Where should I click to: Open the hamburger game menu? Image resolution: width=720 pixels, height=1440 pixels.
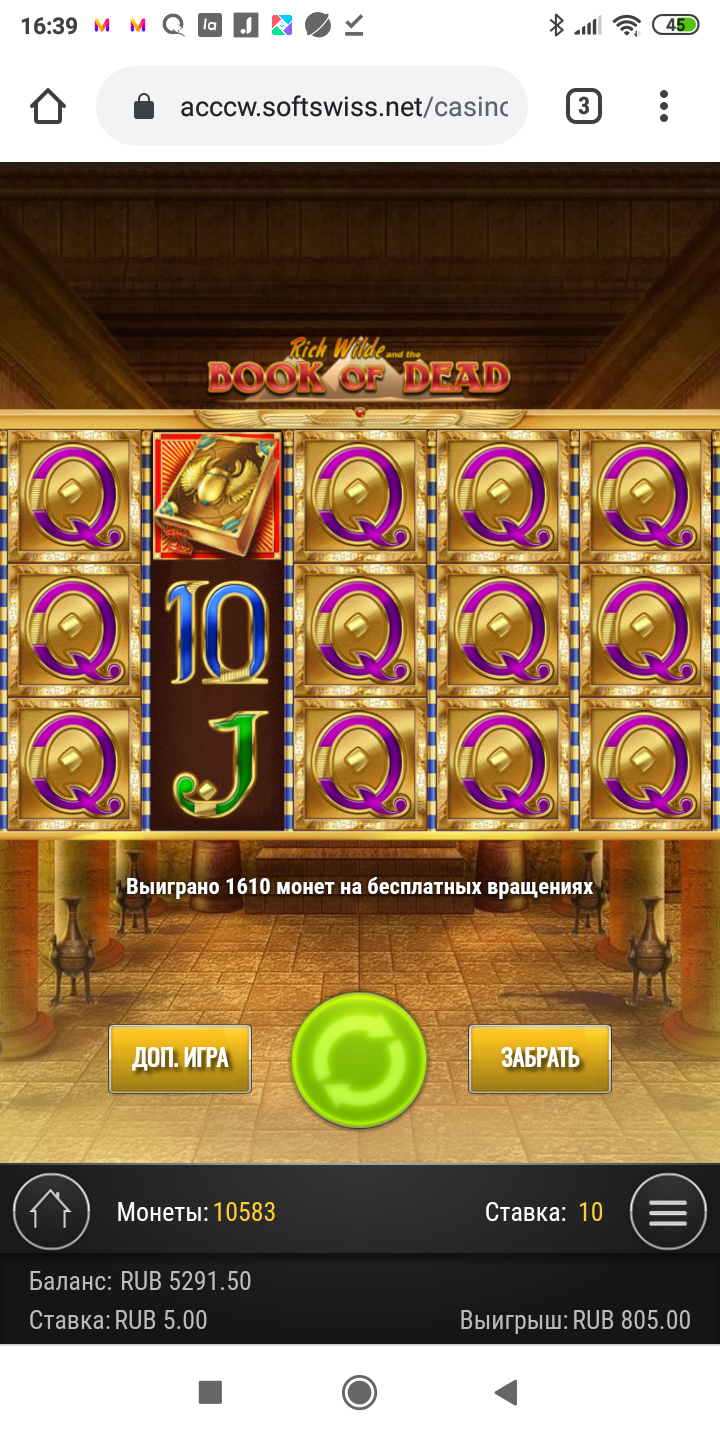668,1212
